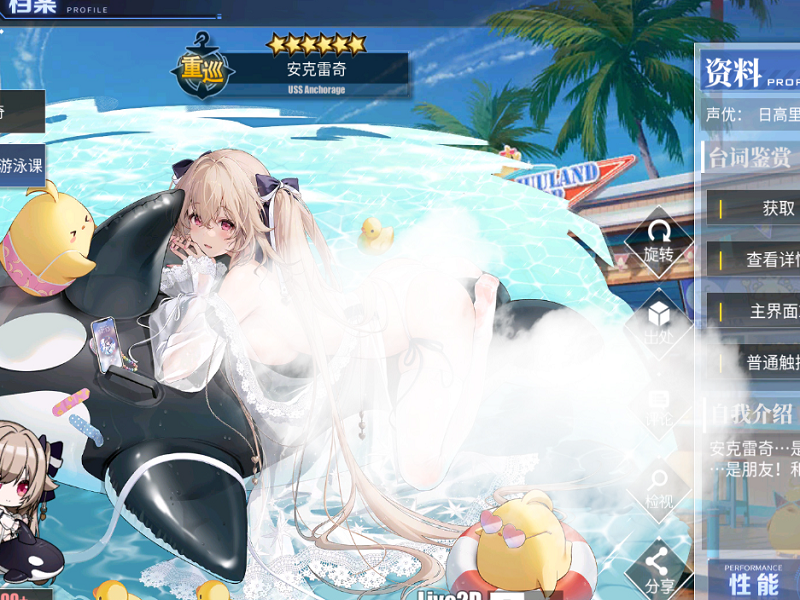
Task: Tap the 旋转 rotate button
Action: (x=658, y=243)
